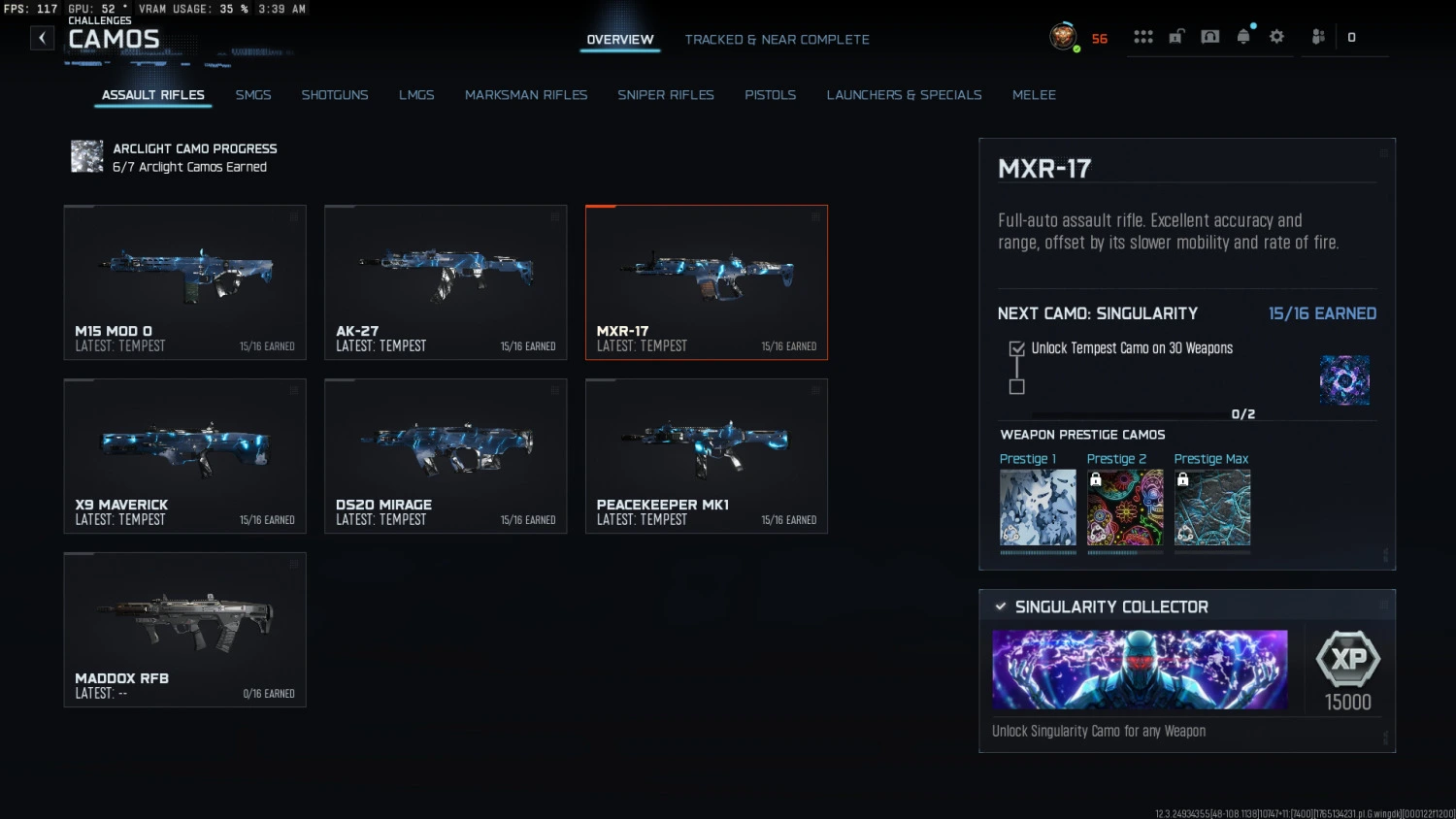The height and width of the screenshot is (819, 1456).
Task: Switch to the Tracked & Near Complete tab
Action: 777,40
